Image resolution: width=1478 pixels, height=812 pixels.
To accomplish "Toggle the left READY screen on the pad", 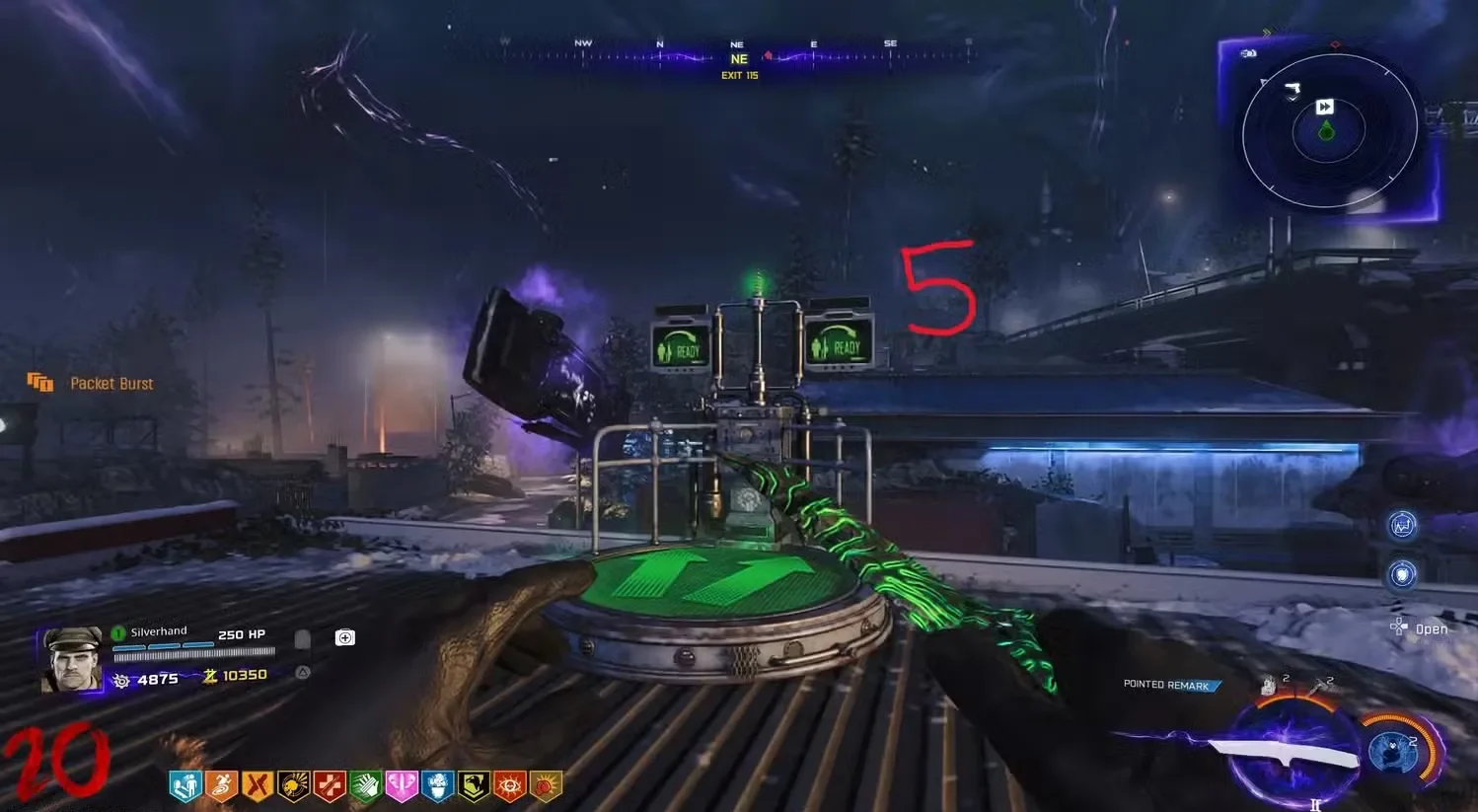I will [679, 345].
